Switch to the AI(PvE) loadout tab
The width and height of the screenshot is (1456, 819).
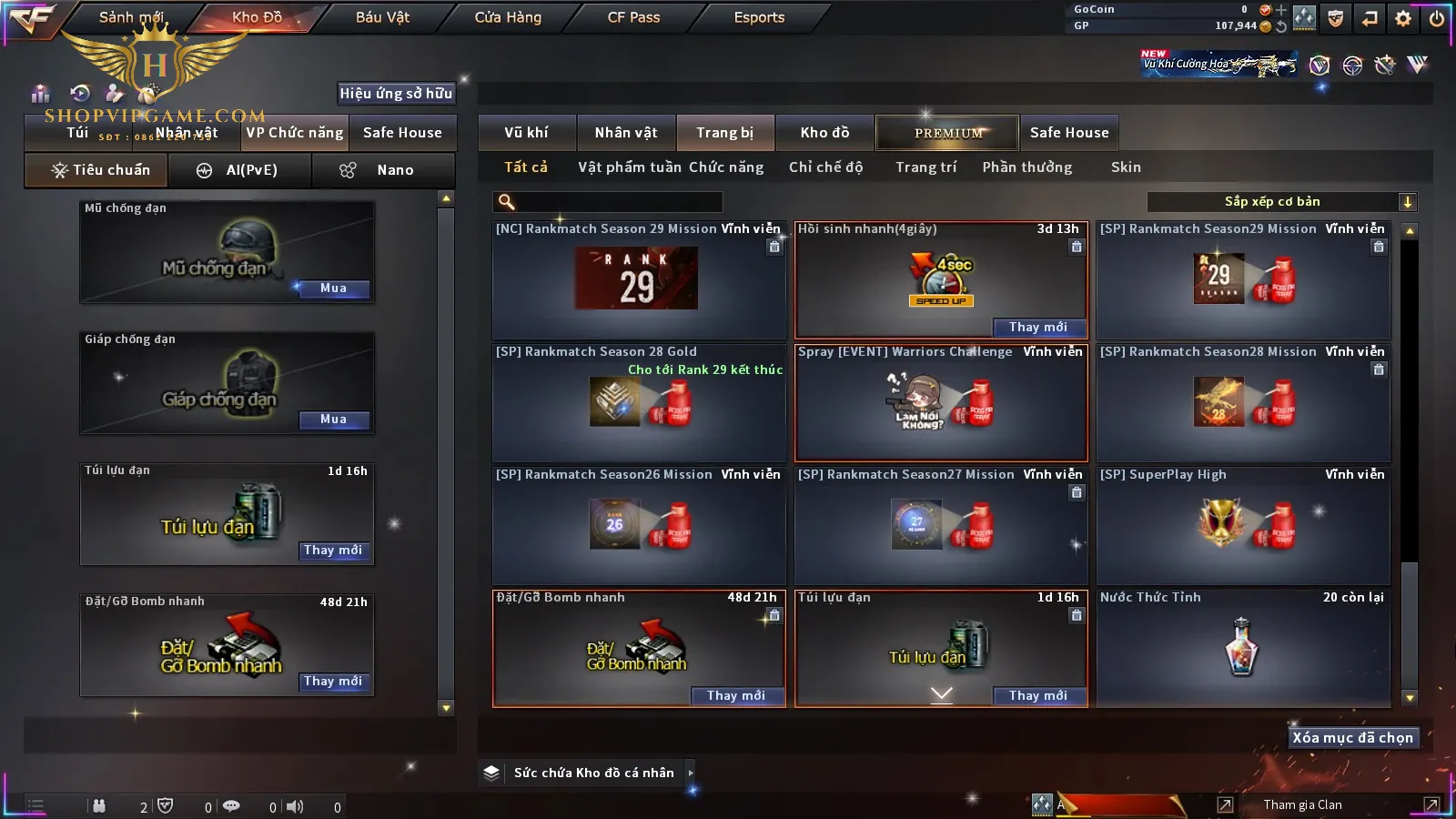pos(239,170)
